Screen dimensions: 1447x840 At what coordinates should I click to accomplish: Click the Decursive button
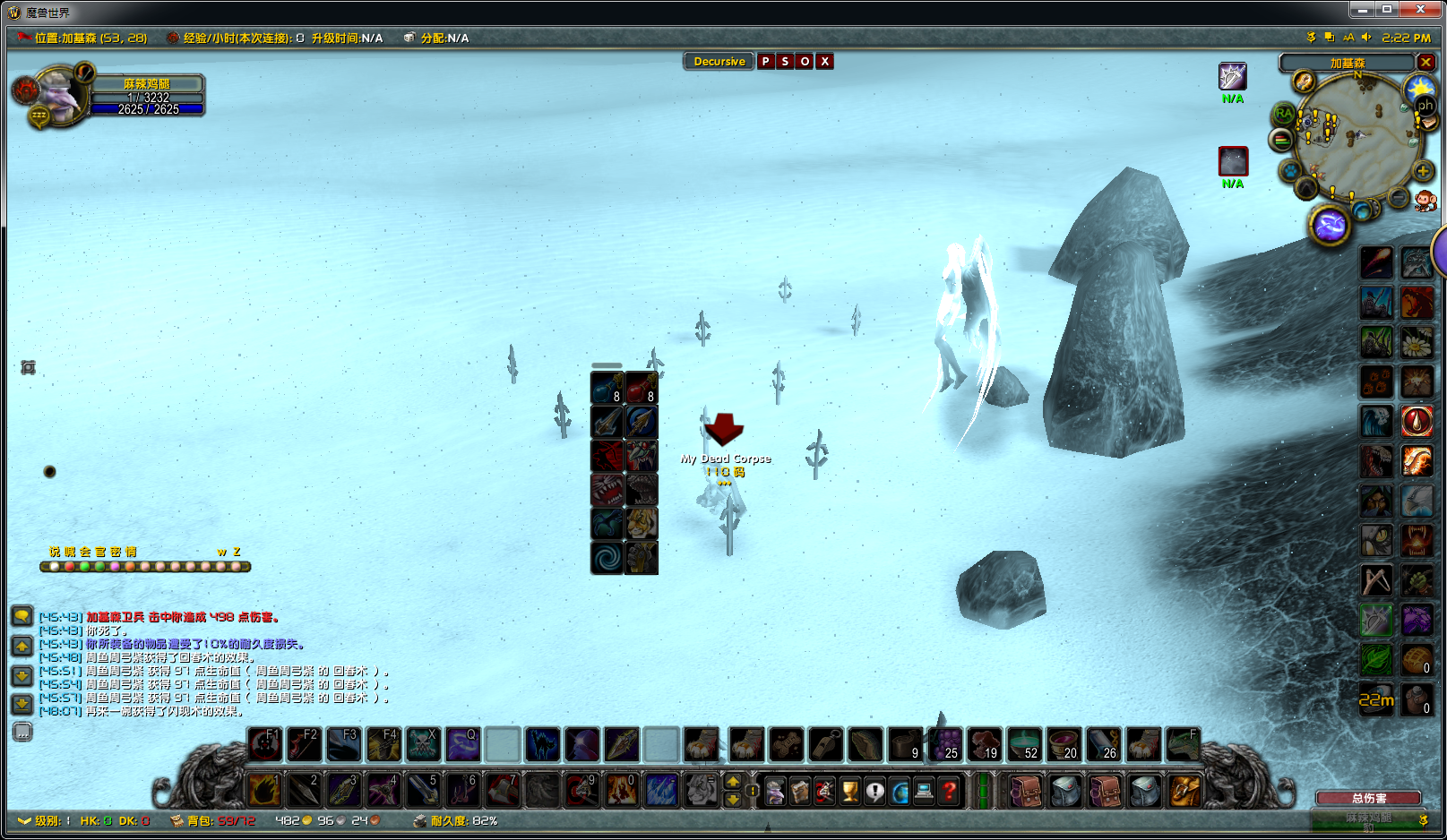coord(719,62)
